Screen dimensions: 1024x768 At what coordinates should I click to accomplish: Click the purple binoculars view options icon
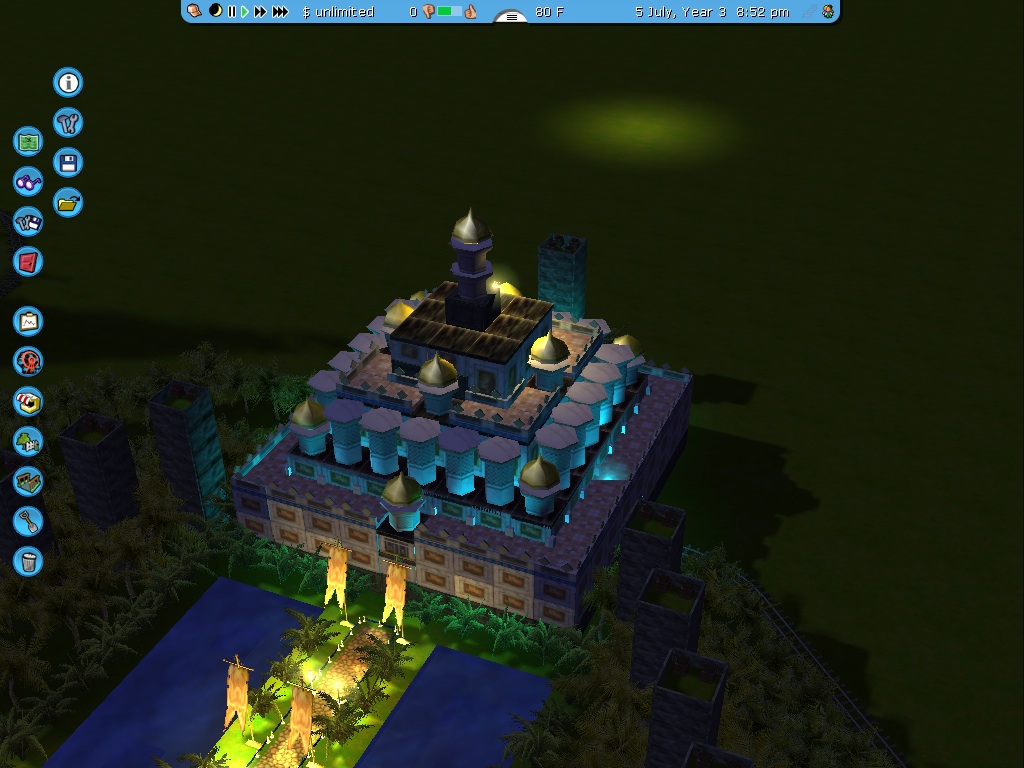pyautogui.click(x=29, y=182)
